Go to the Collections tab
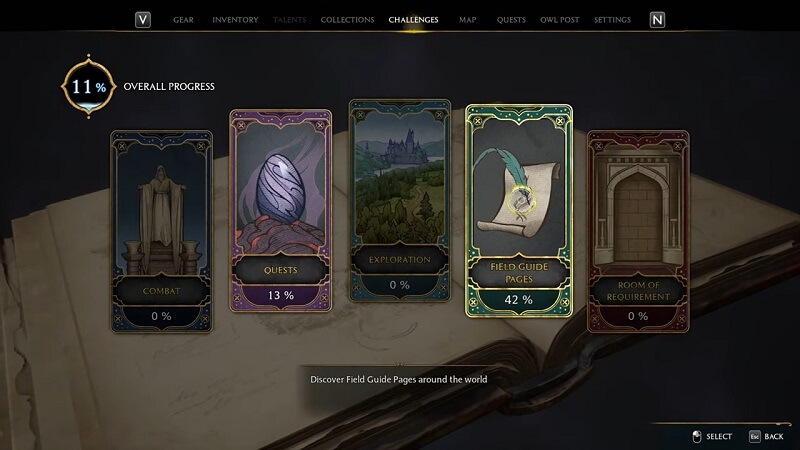 tap(347, 20)
